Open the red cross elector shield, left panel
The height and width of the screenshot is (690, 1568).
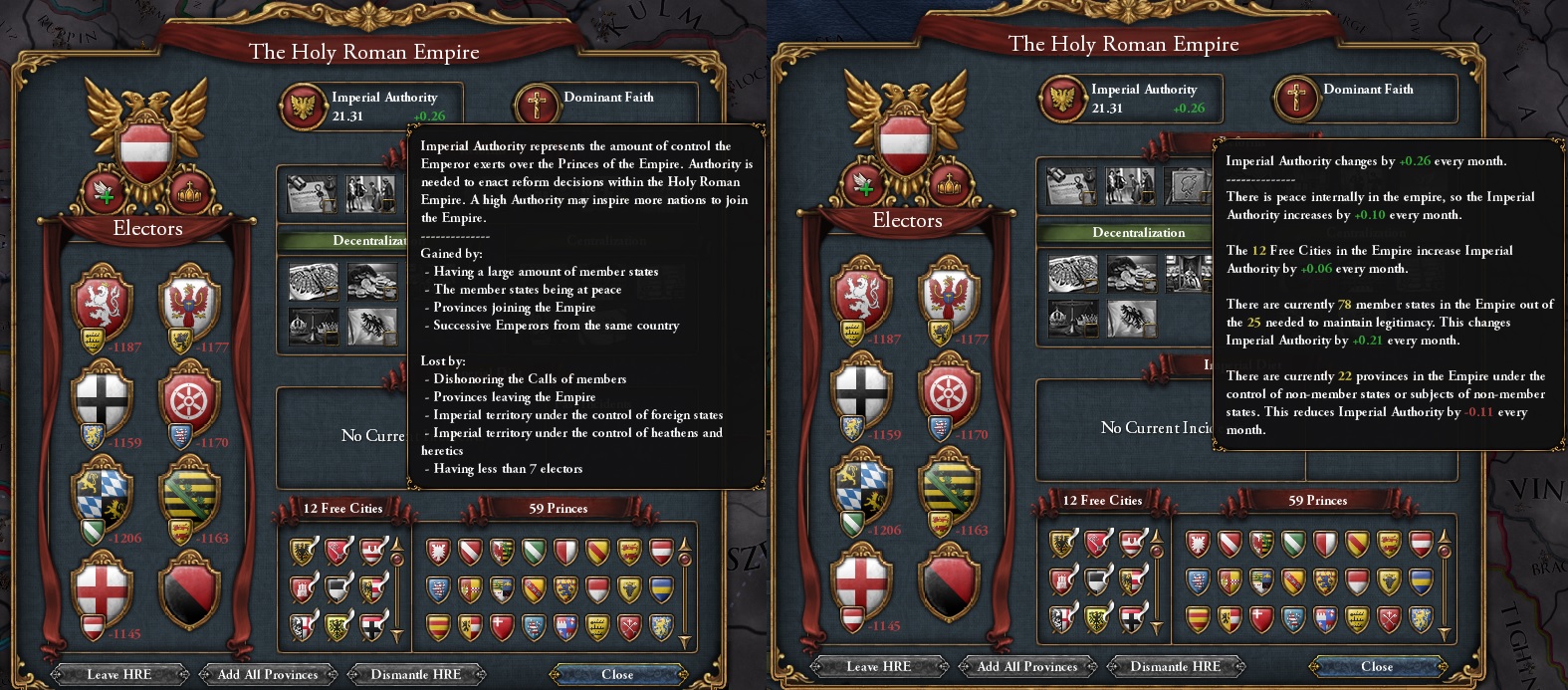tap(103, 587)
